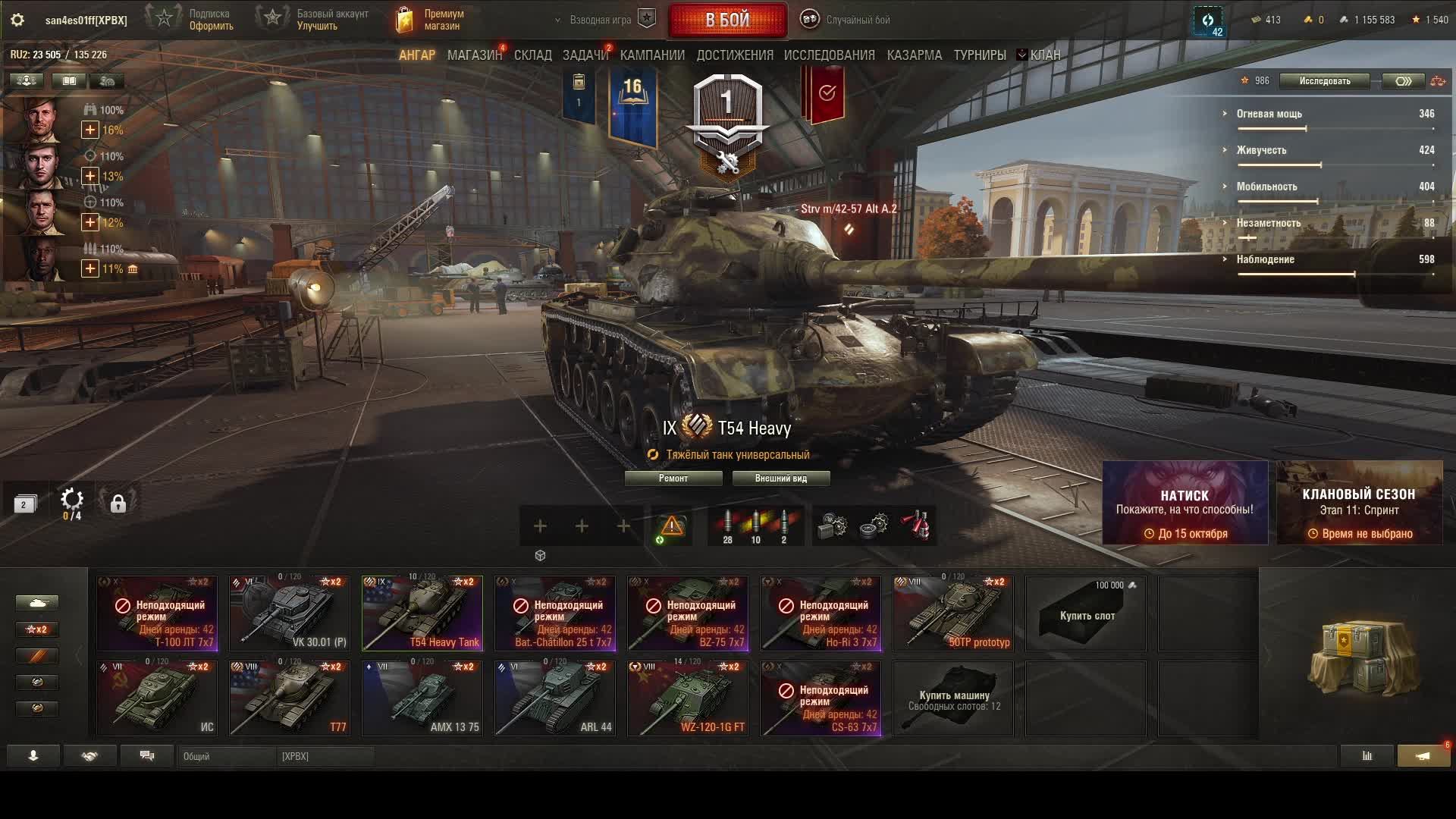1456x819 pixels.
Task: Open the Купить машину tile
Action: click(953, 698)
